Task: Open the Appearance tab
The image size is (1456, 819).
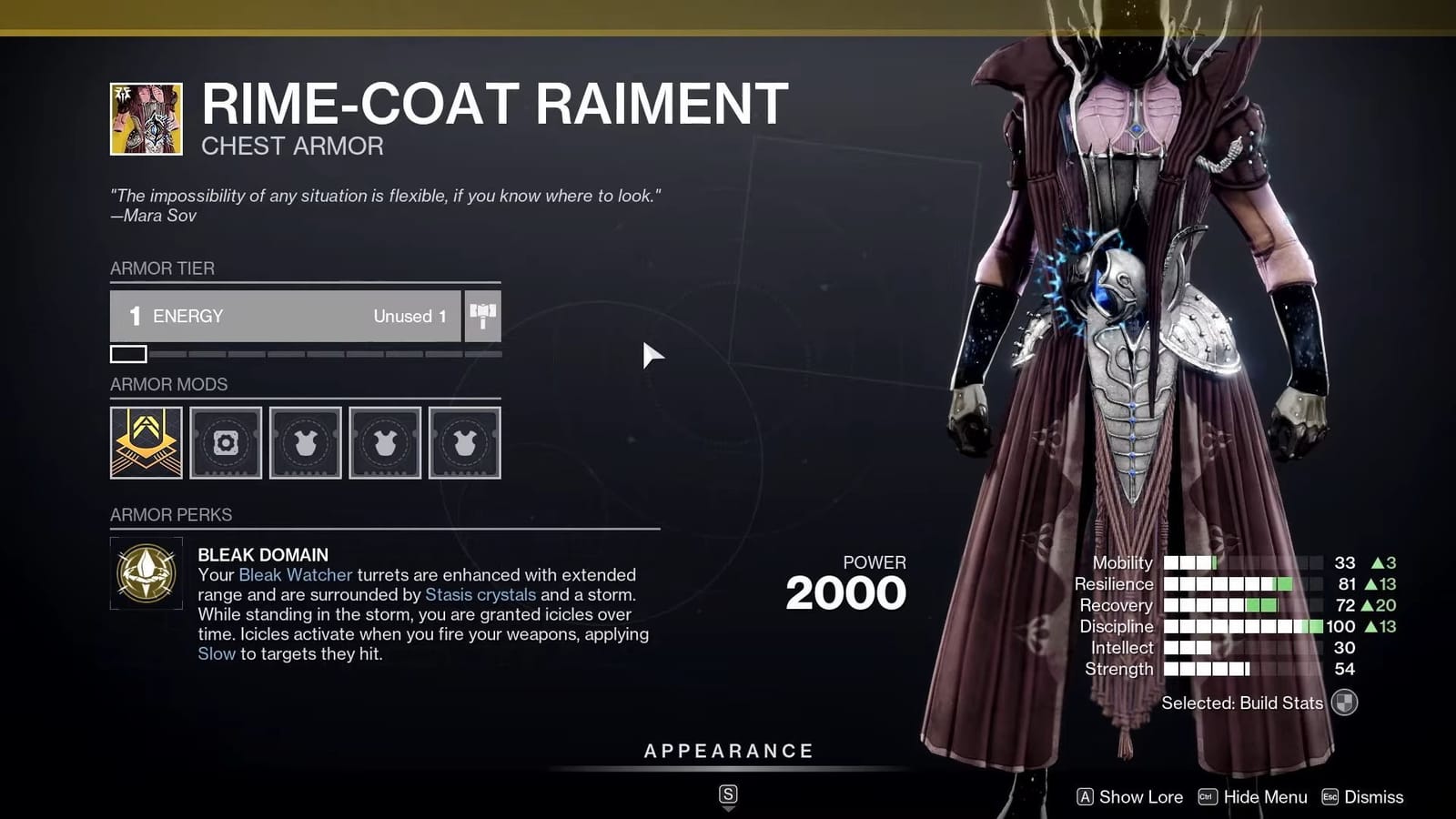Action: click(x=727, y=751)
